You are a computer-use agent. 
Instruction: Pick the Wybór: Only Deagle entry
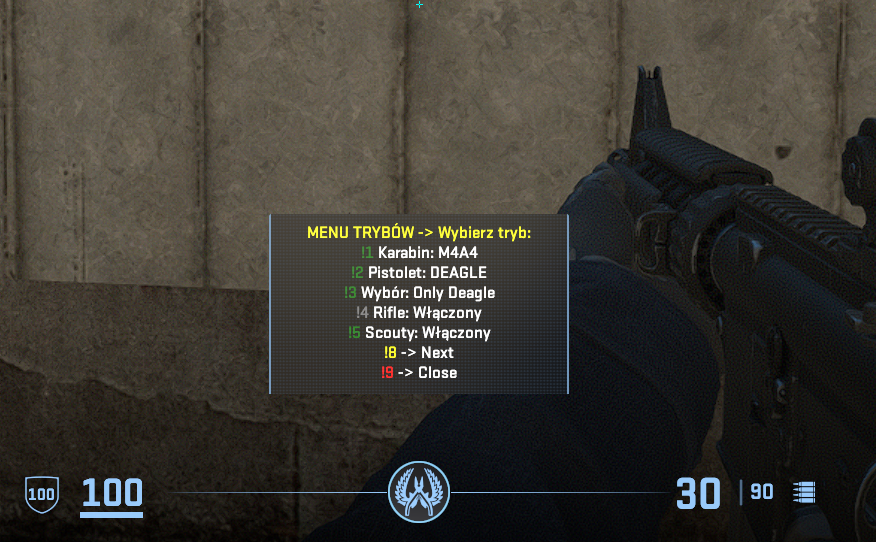pos(419,293)
